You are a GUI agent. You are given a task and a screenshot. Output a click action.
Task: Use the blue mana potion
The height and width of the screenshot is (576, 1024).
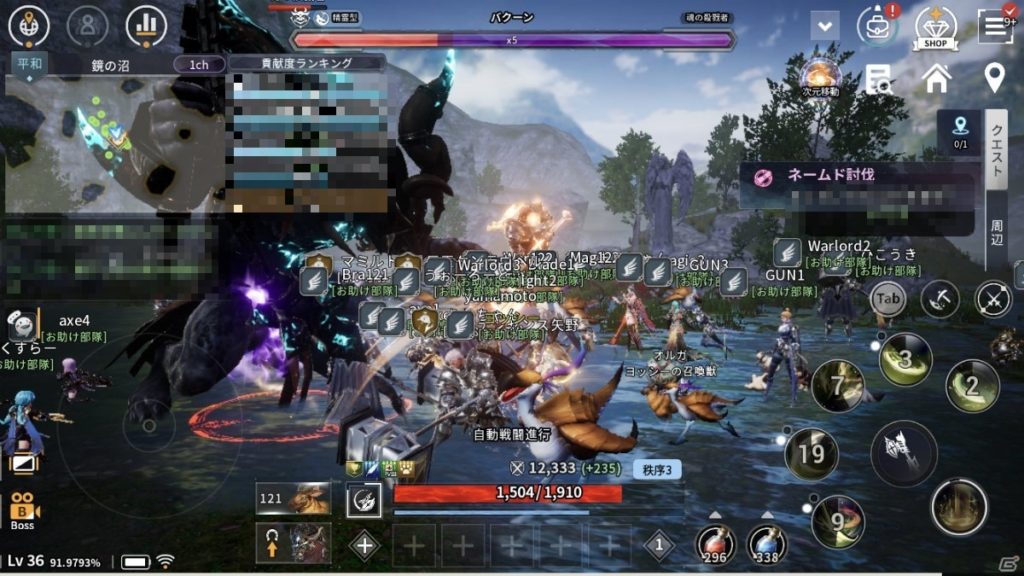click(x=767, y=543)
